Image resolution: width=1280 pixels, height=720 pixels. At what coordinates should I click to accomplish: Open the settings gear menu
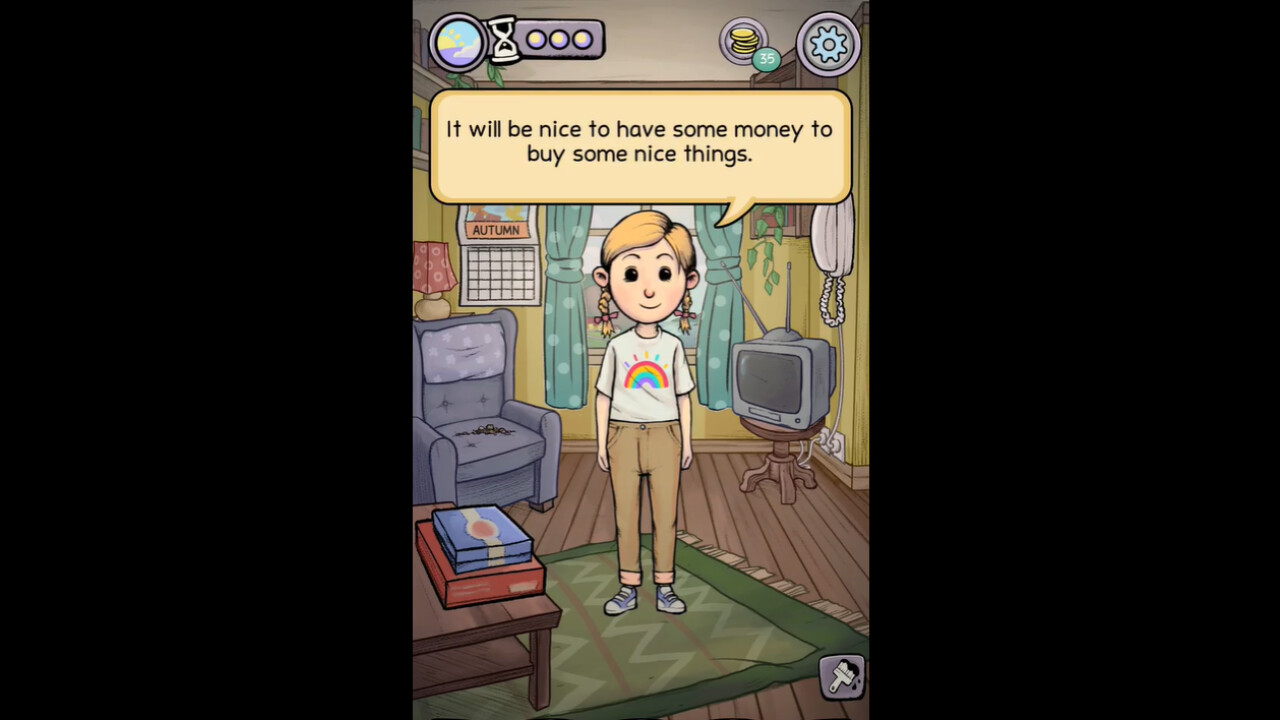tap(828, 43)
